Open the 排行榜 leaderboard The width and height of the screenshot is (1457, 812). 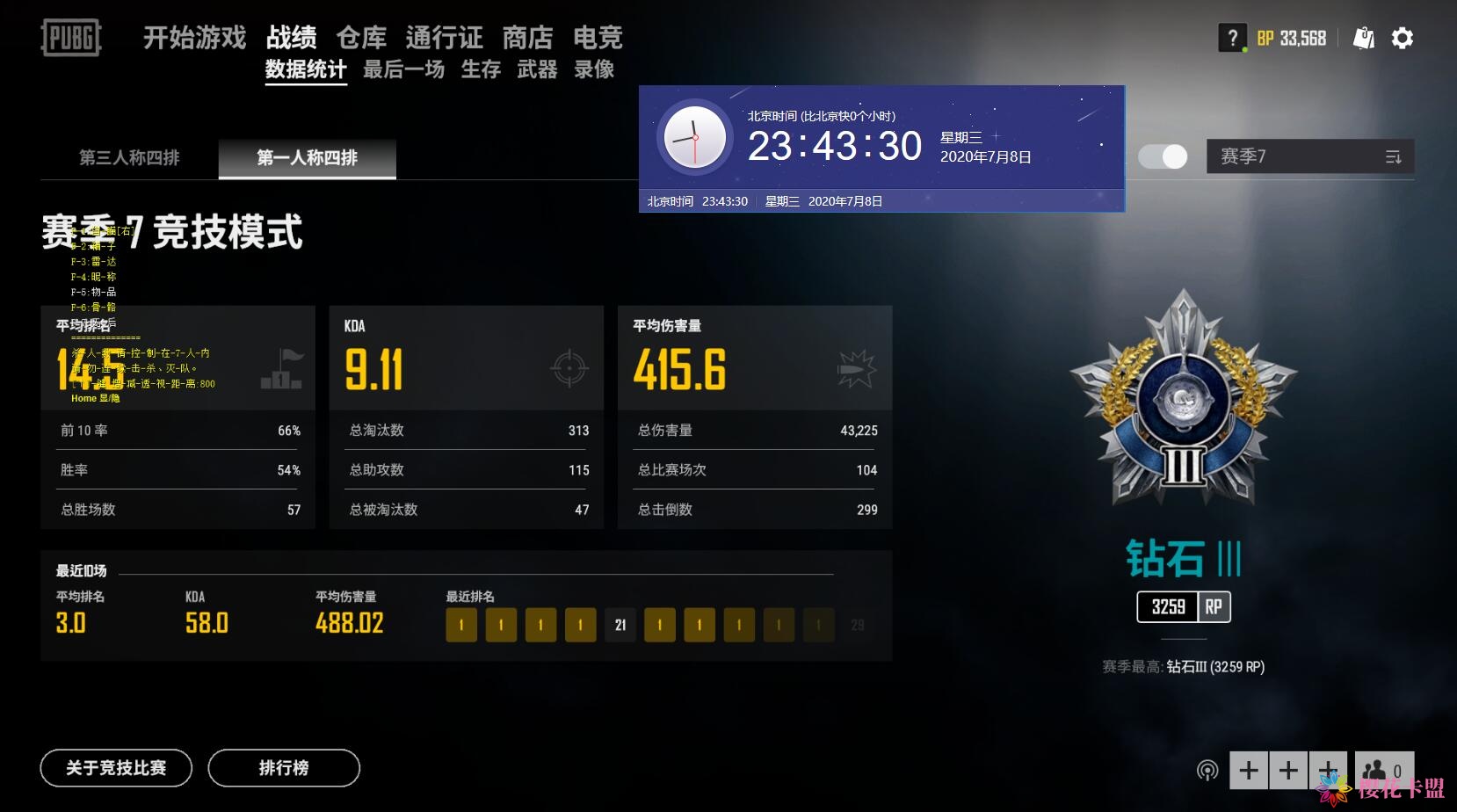click(x=284, y=768)
